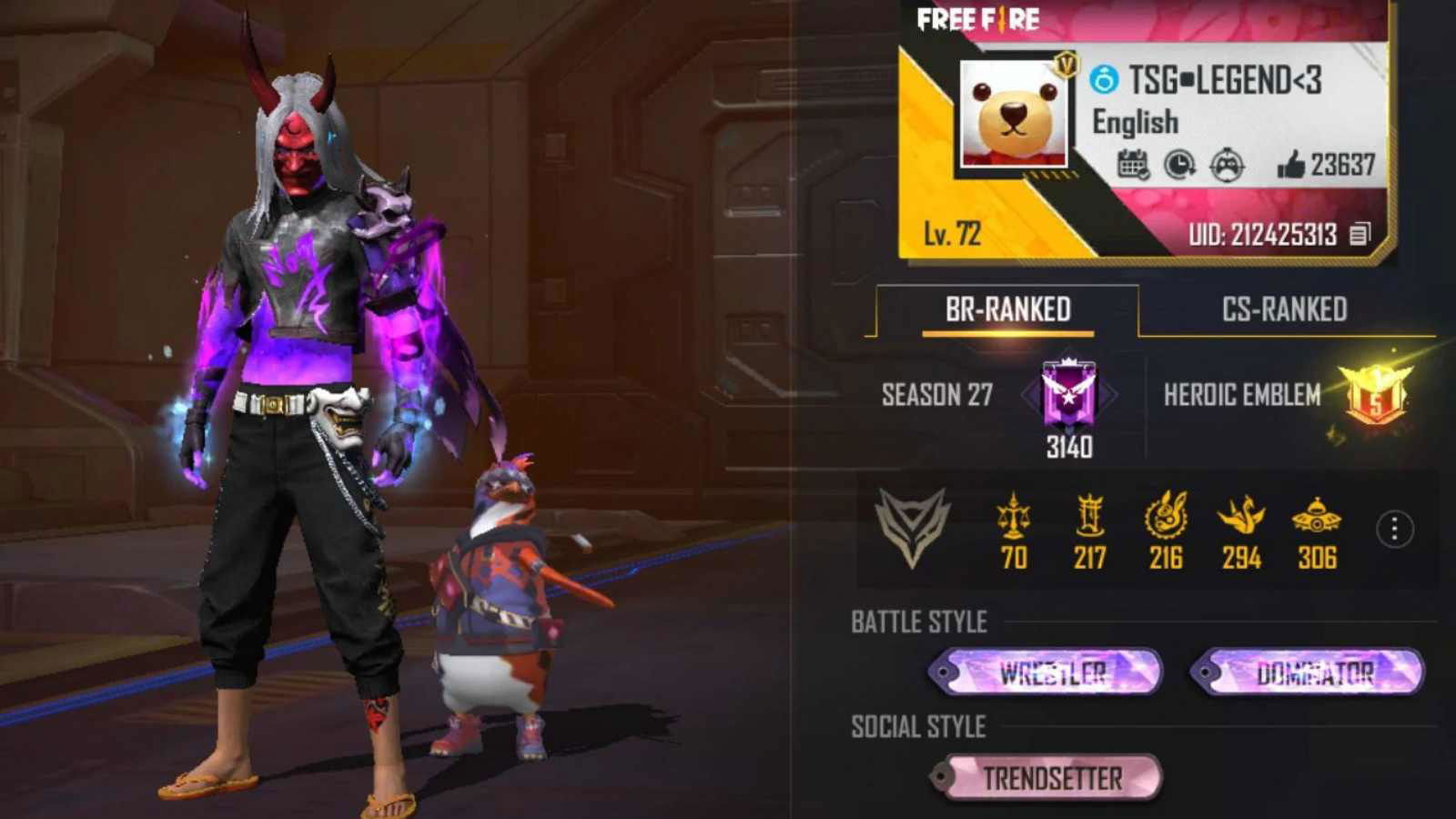
Task: Open the three-dot more stats menu
Action: [1394, 529]
